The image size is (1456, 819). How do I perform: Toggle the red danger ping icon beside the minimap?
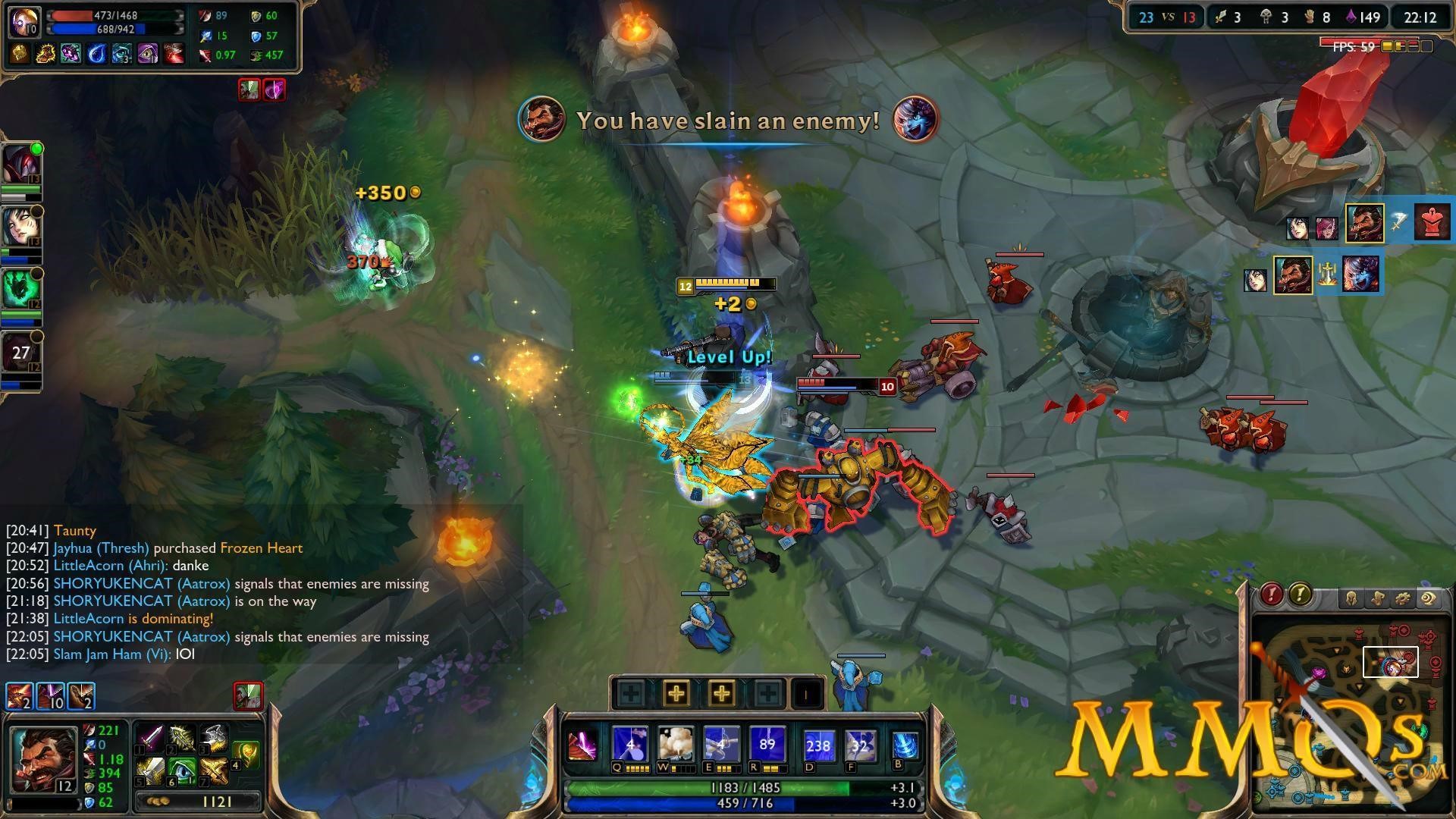1271,595
